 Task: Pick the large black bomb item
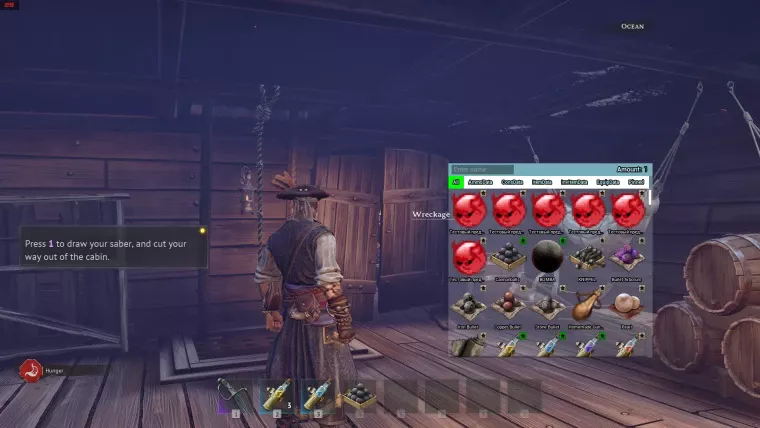click(x=549, y=258)
